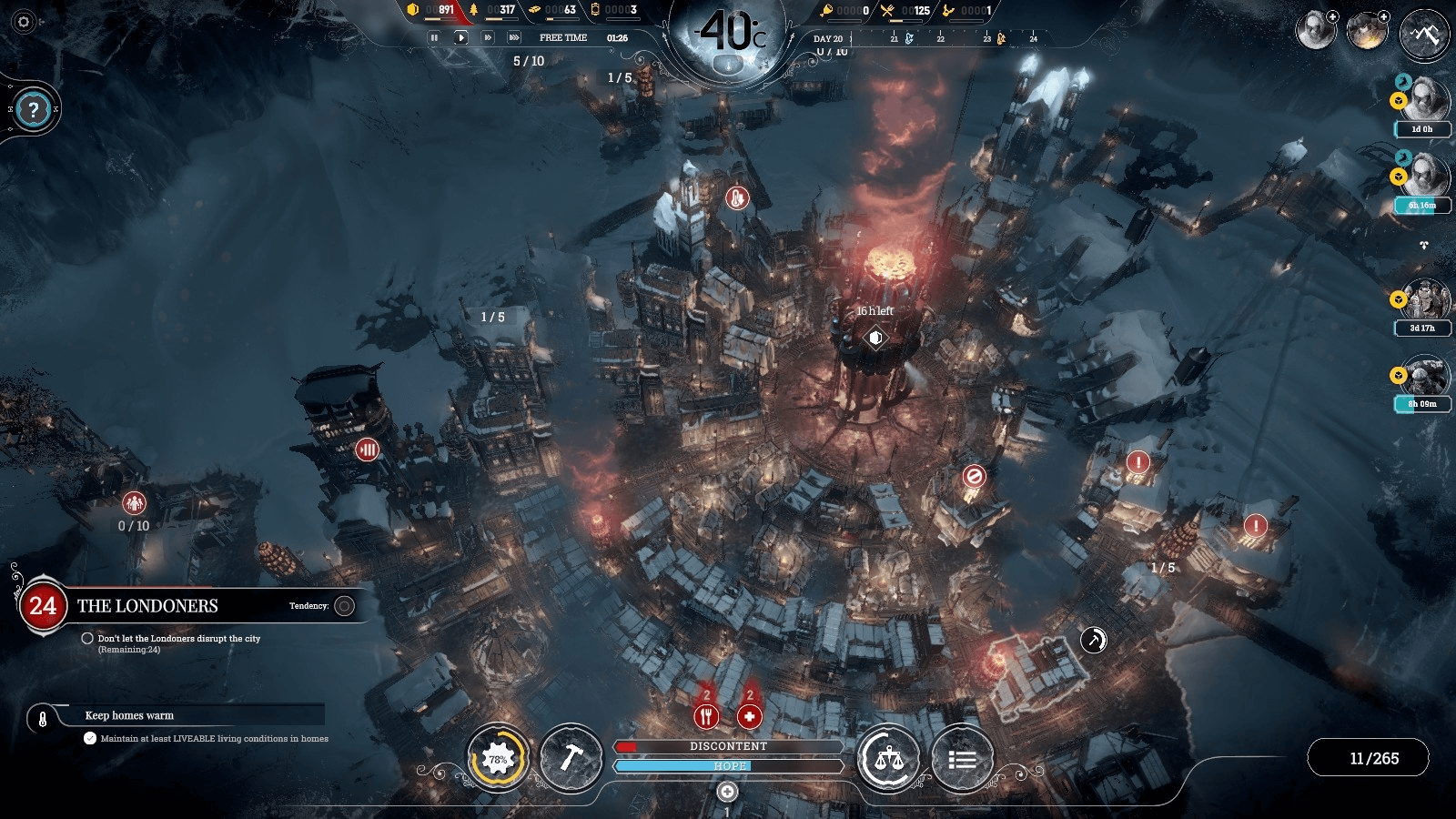Select the scout team with 1d 0h timer
Screen dimensions: 1456x819
1423,100
